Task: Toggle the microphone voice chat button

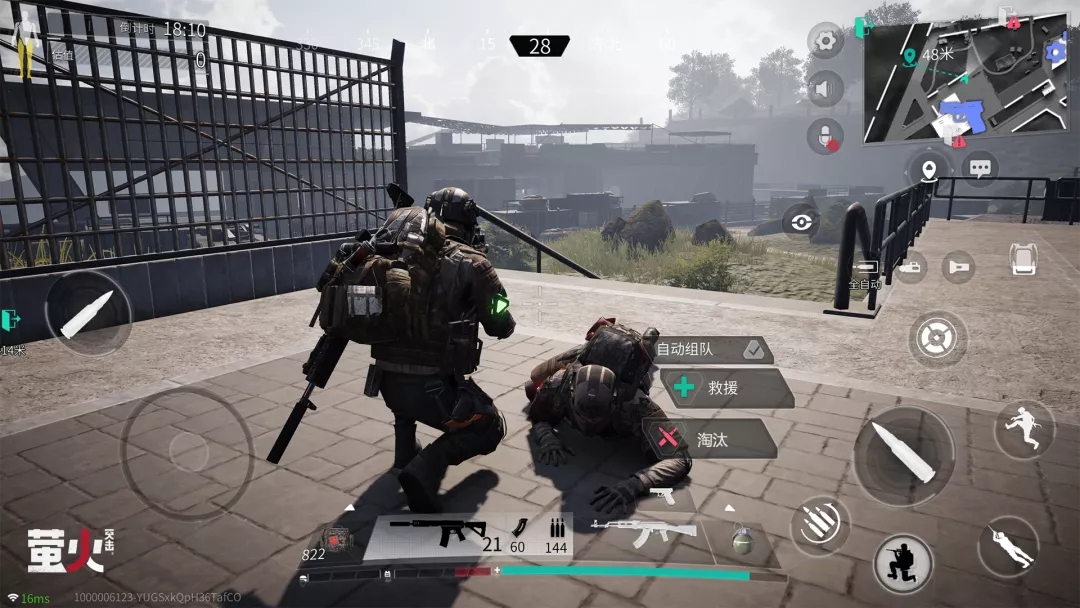Action: tap(825, 136)
